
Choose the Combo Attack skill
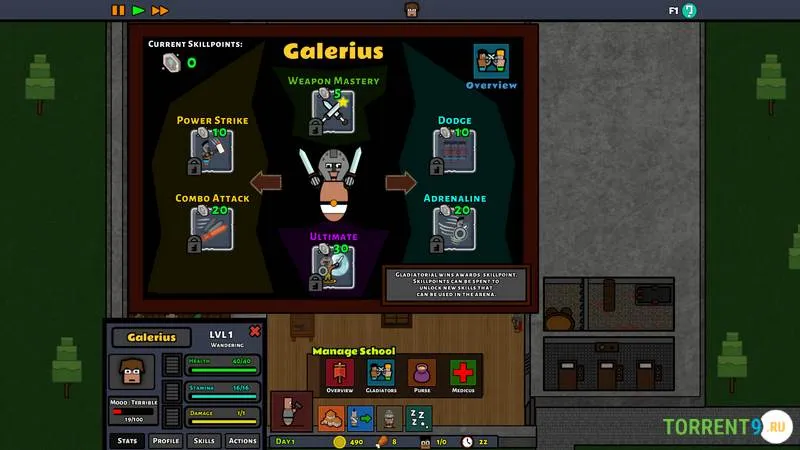pyautogui.click(x=212, y=228)
